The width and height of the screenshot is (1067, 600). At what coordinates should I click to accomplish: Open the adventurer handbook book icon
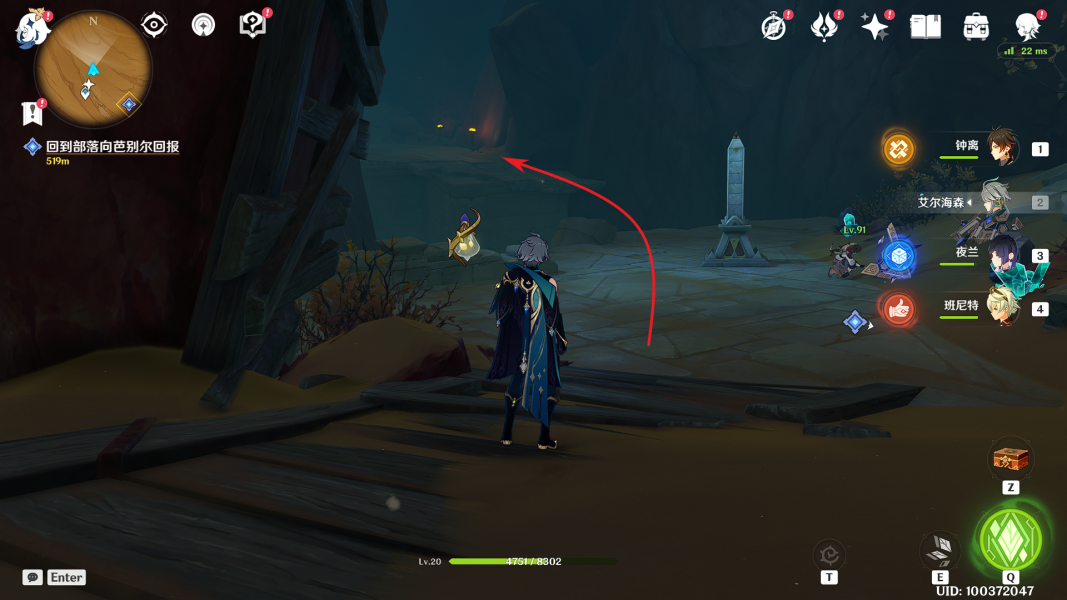(925, 27)
